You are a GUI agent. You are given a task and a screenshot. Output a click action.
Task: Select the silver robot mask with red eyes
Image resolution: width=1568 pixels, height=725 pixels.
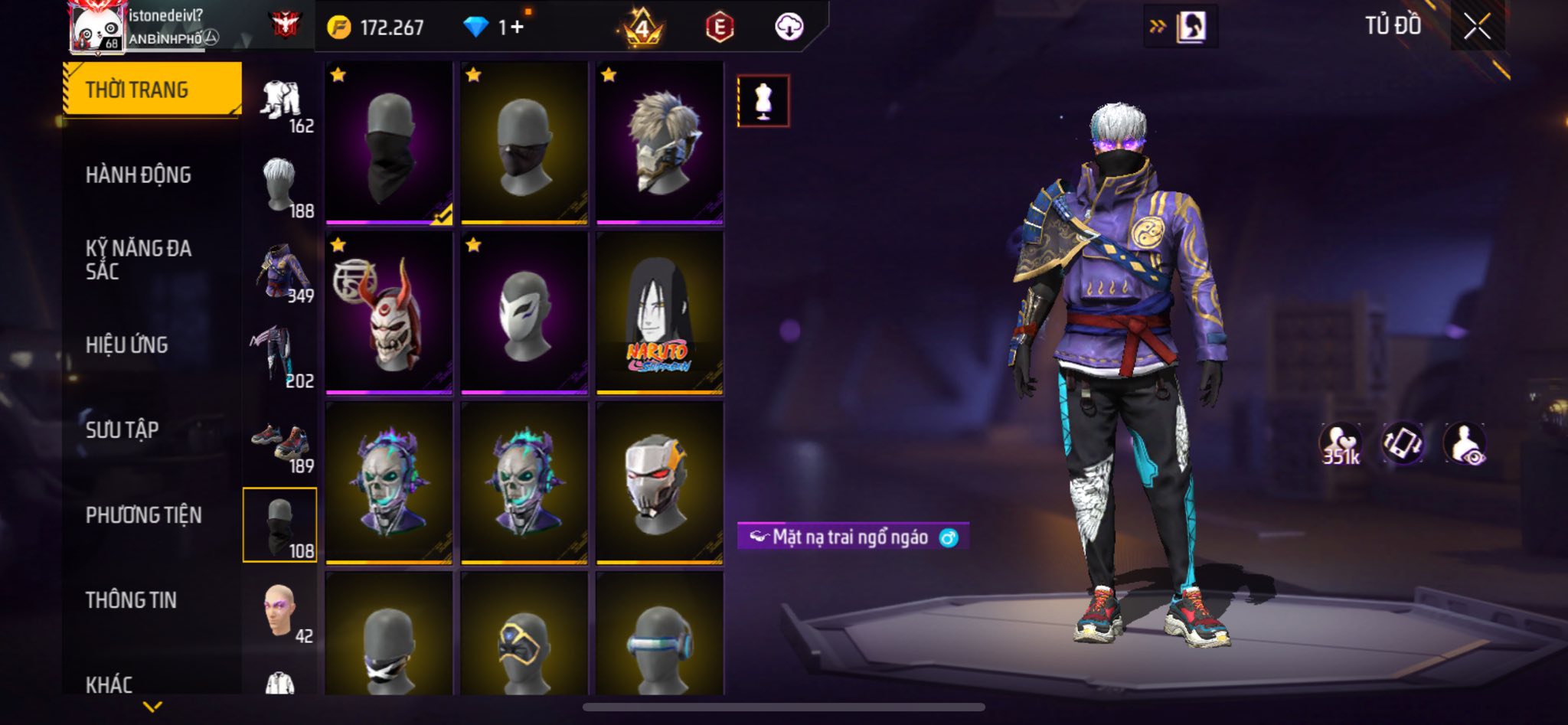point(659,484)
